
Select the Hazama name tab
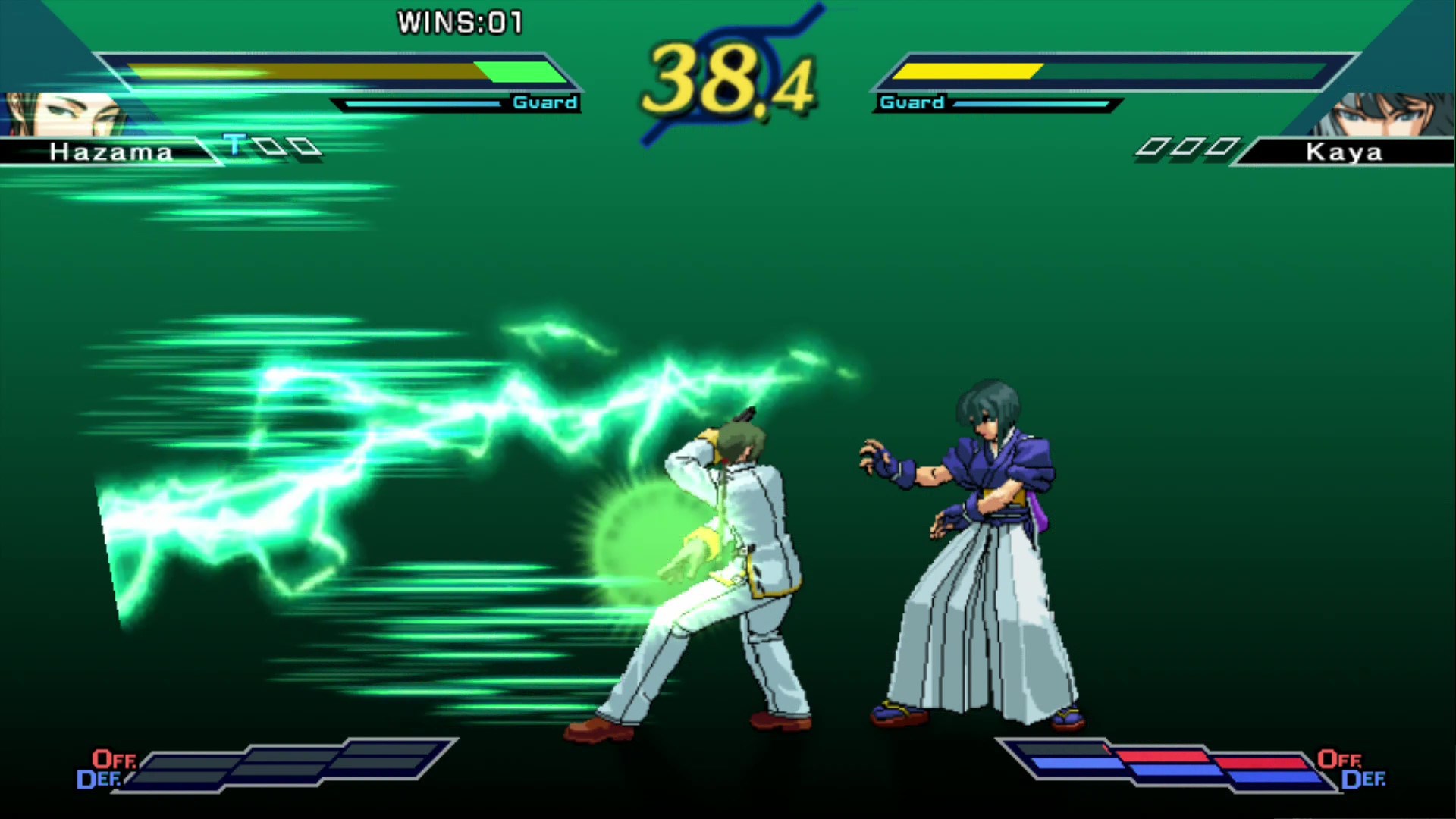click(x=110, y=152)
